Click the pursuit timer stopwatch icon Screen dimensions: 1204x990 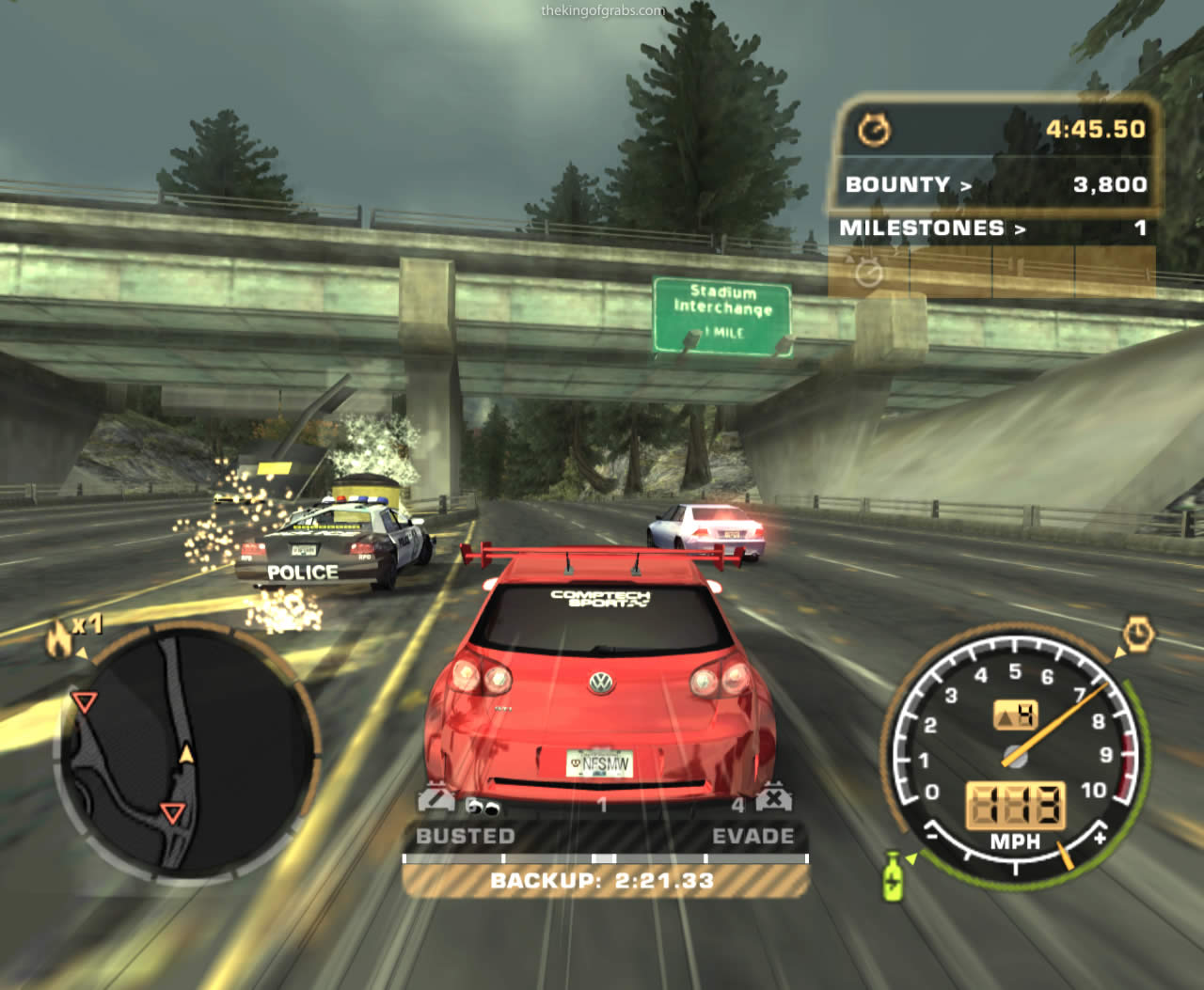874,130
